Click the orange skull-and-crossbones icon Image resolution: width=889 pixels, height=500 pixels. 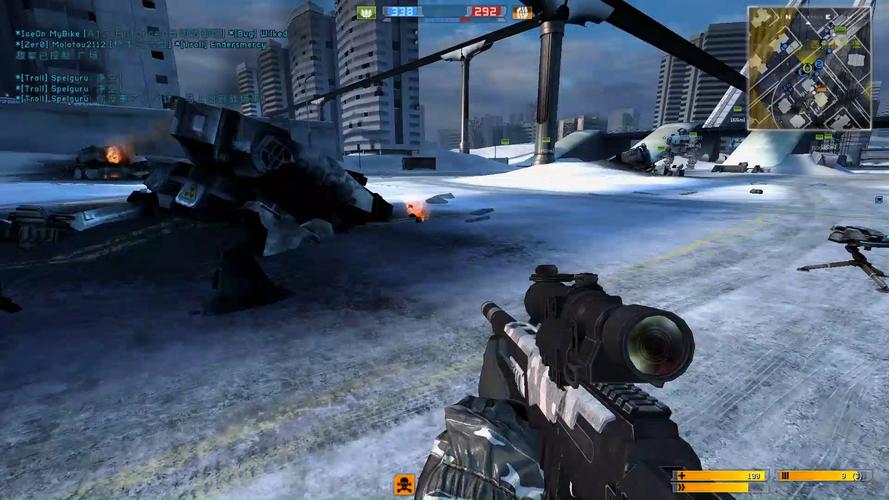[404, 486]
